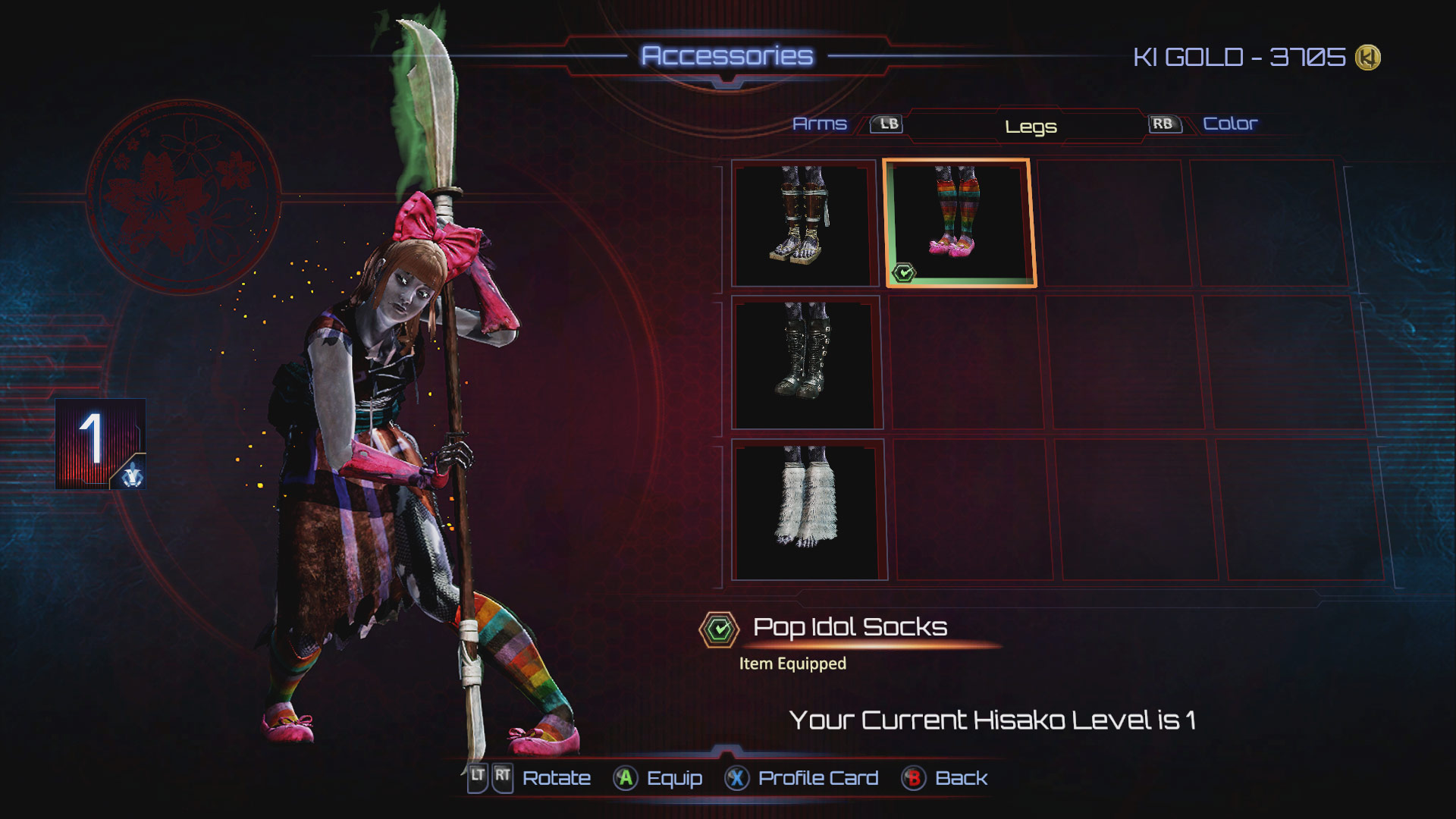Select Rotate at the bottom bar
The image size is (1456, 819).
(556, 778)
